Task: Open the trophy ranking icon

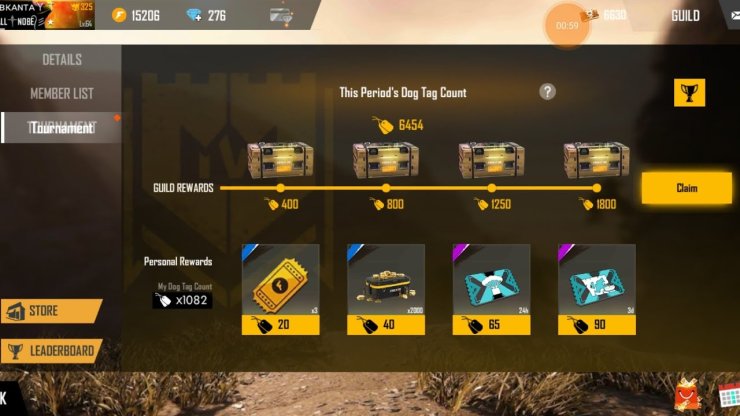Action: (x=691, y=93)
